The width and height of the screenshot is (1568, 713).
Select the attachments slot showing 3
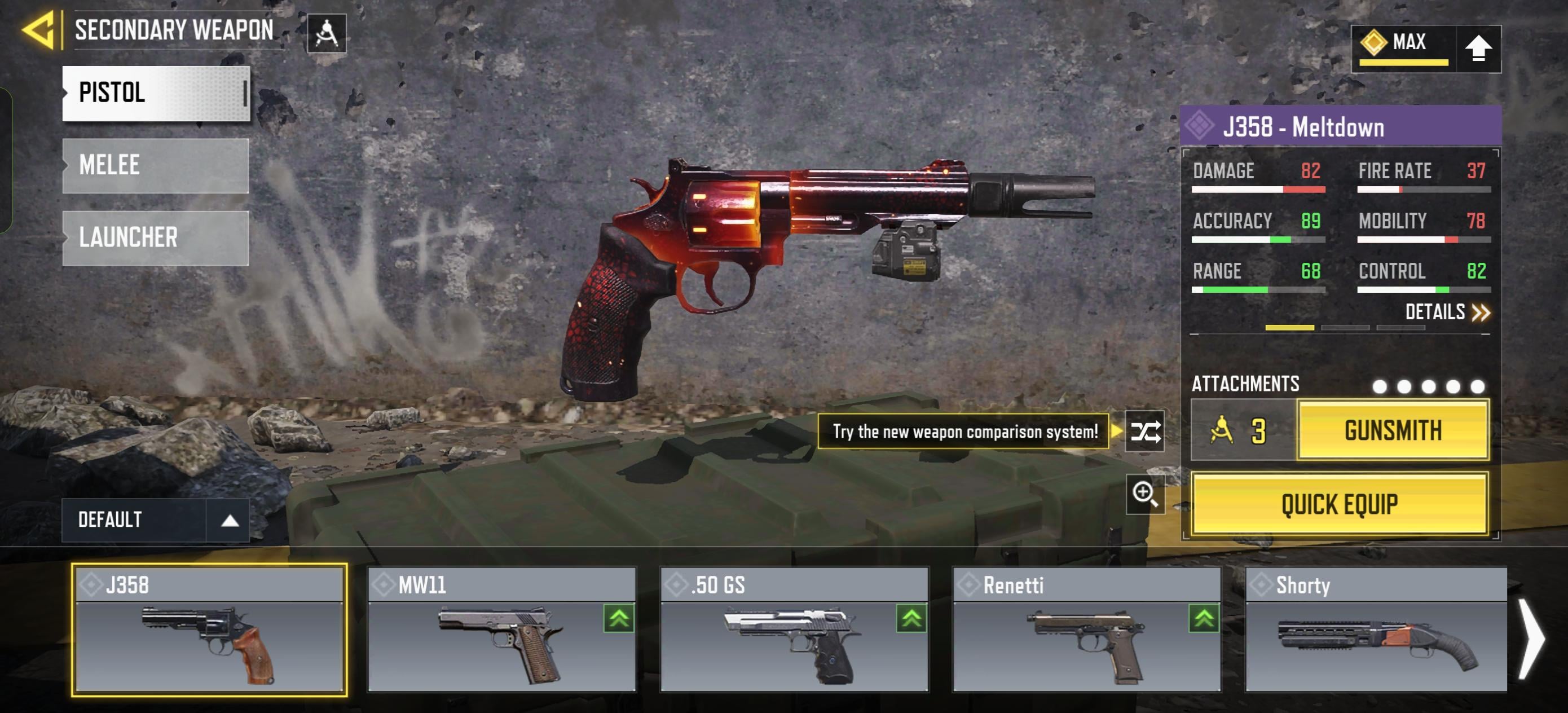[1243, 430]
